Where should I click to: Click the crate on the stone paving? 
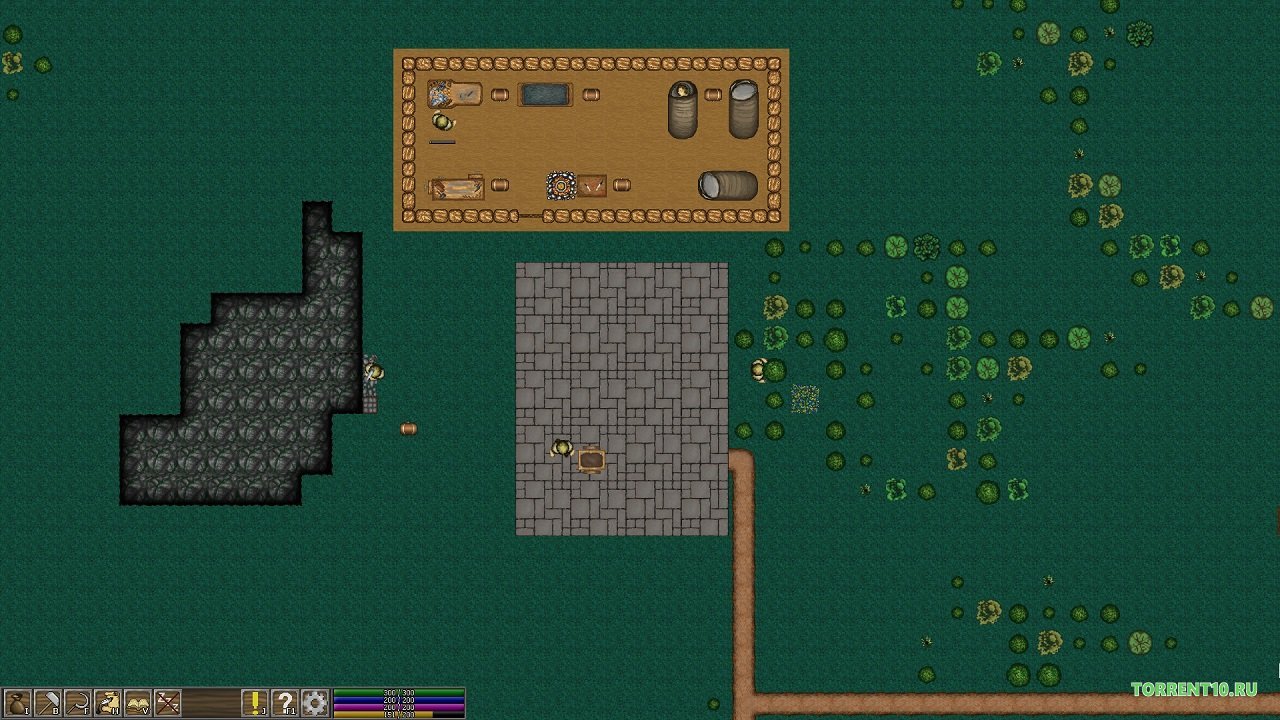click(x=589, y=460)
